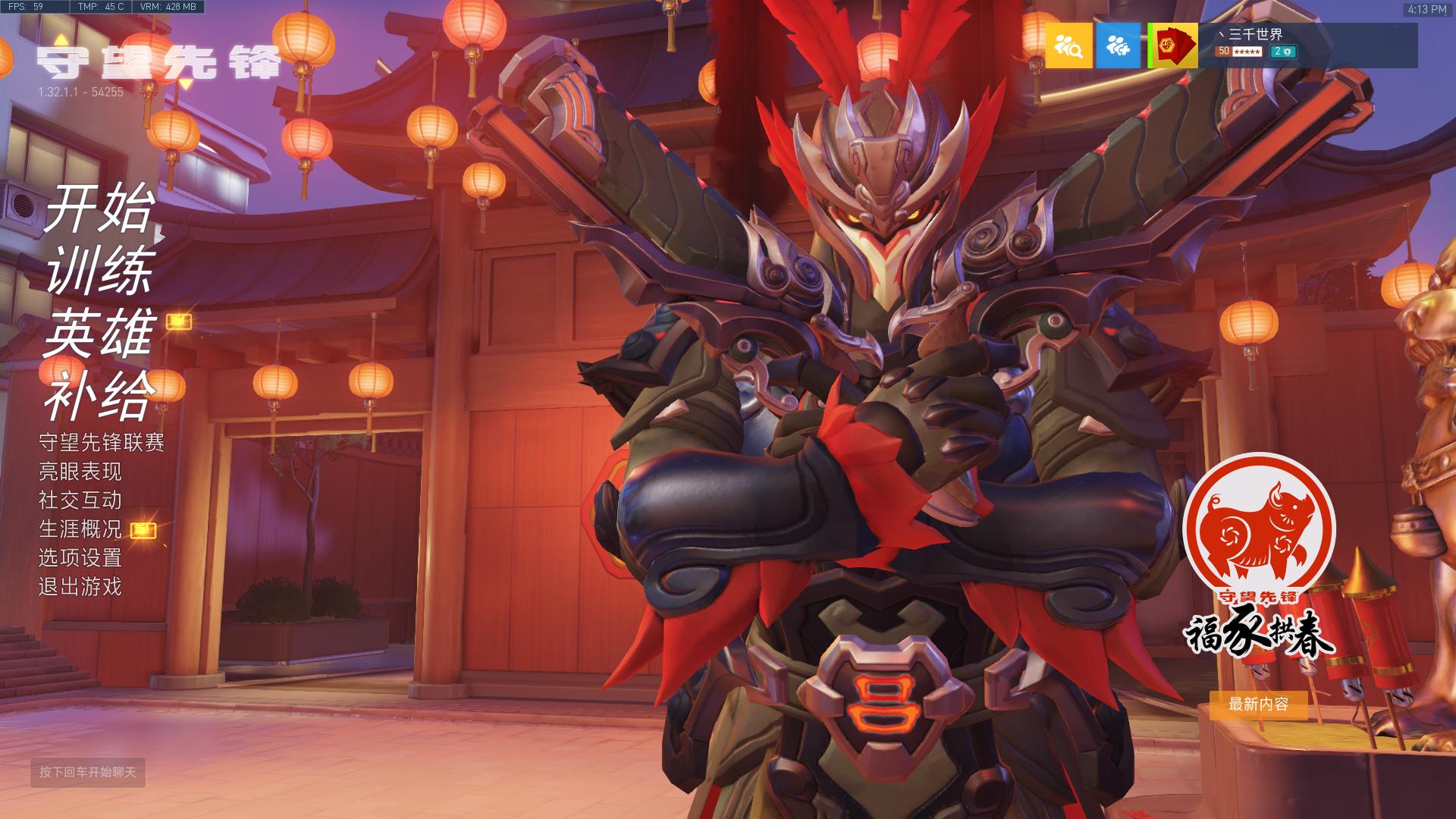View 亮眼表现 highlights
The width and height of the screenshot is (1456, 819).
(80, 471)
